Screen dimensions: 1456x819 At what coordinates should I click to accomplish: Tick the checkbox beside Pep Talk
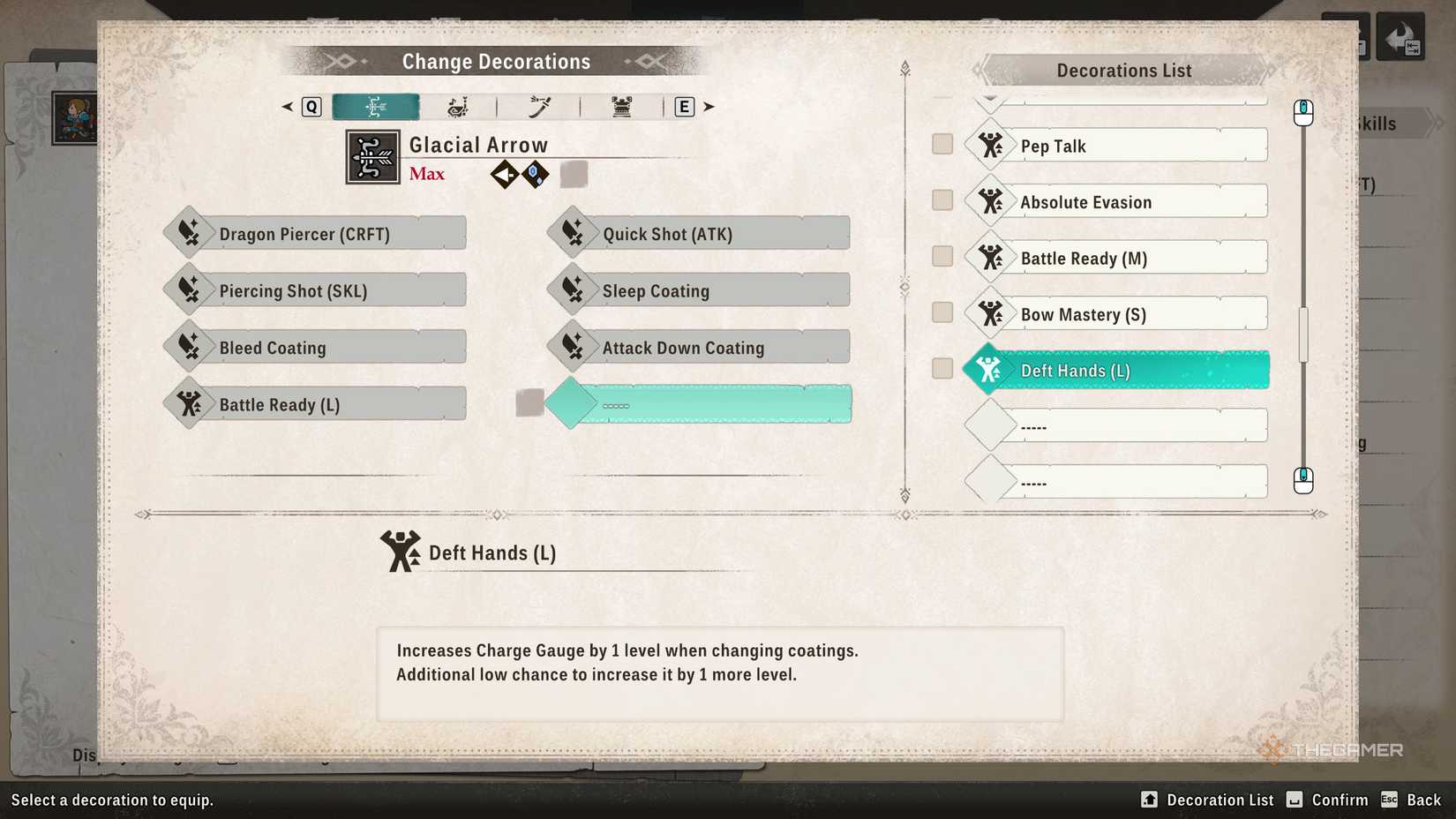coord(942,143)
